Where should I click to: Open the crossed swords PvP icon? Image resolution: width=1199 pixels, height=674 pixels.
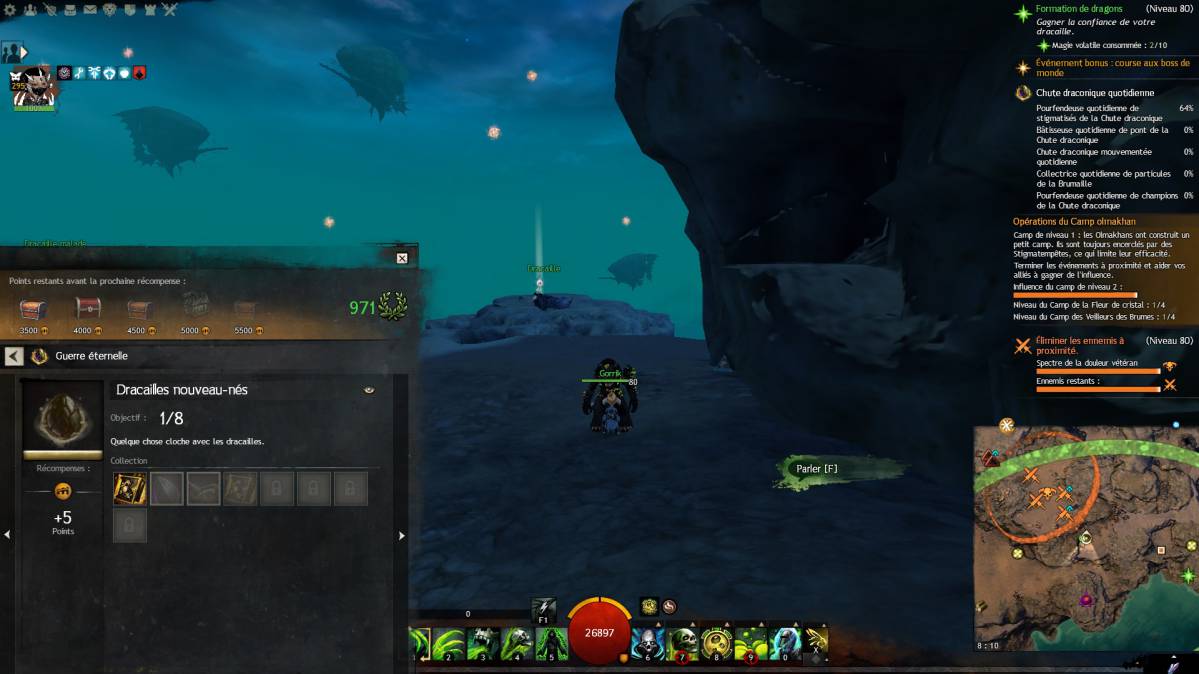tap(170, 9)
